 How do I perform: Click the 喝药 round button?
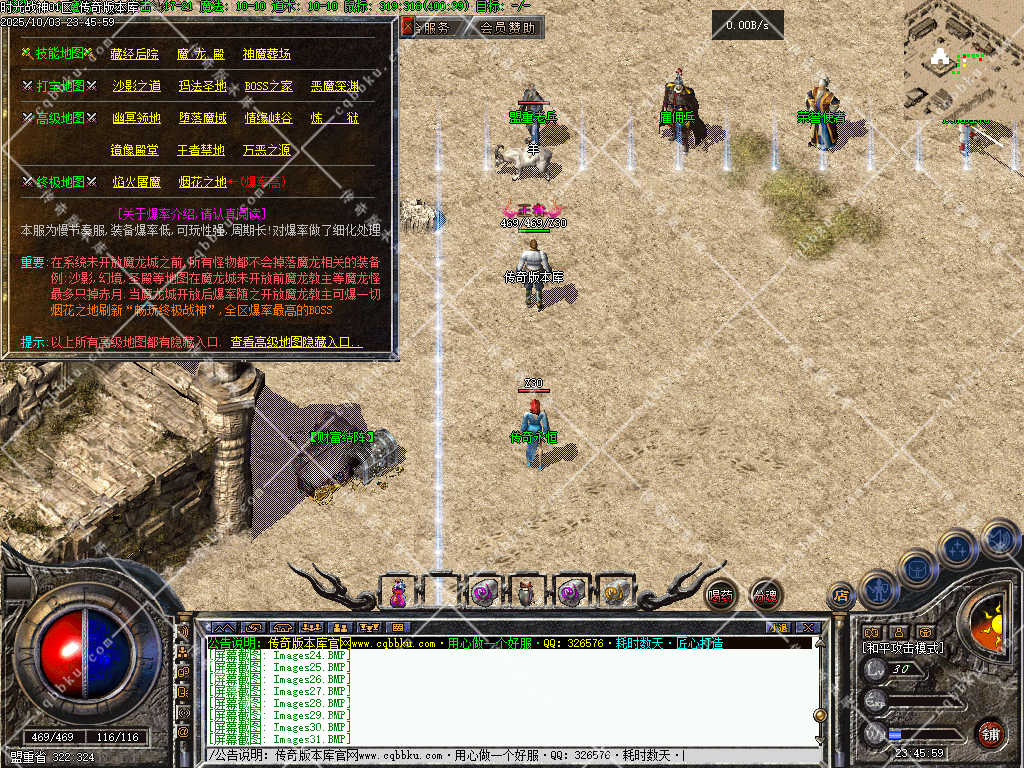(x=720, y=595)
